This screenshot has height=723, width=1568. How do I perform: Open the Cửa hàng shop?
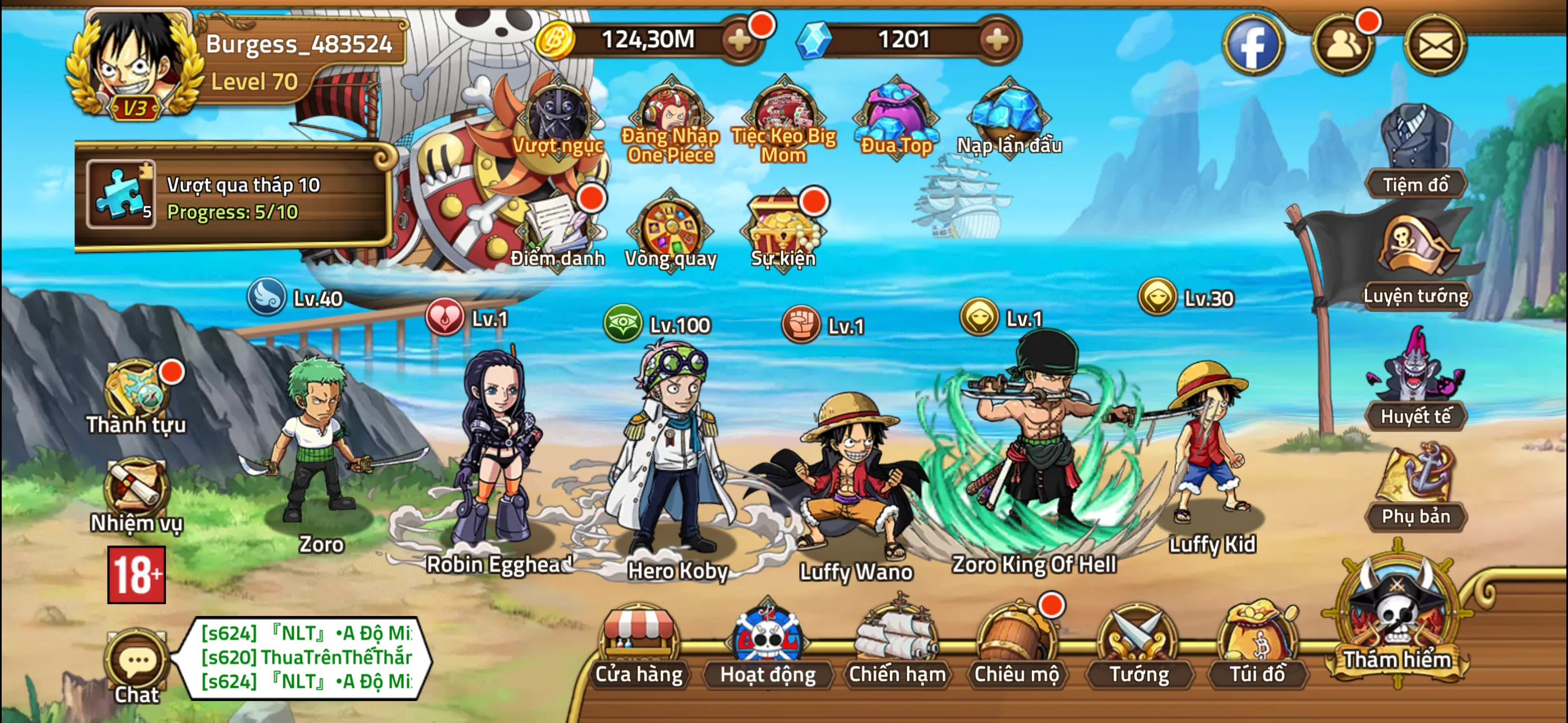click(638, 646)
